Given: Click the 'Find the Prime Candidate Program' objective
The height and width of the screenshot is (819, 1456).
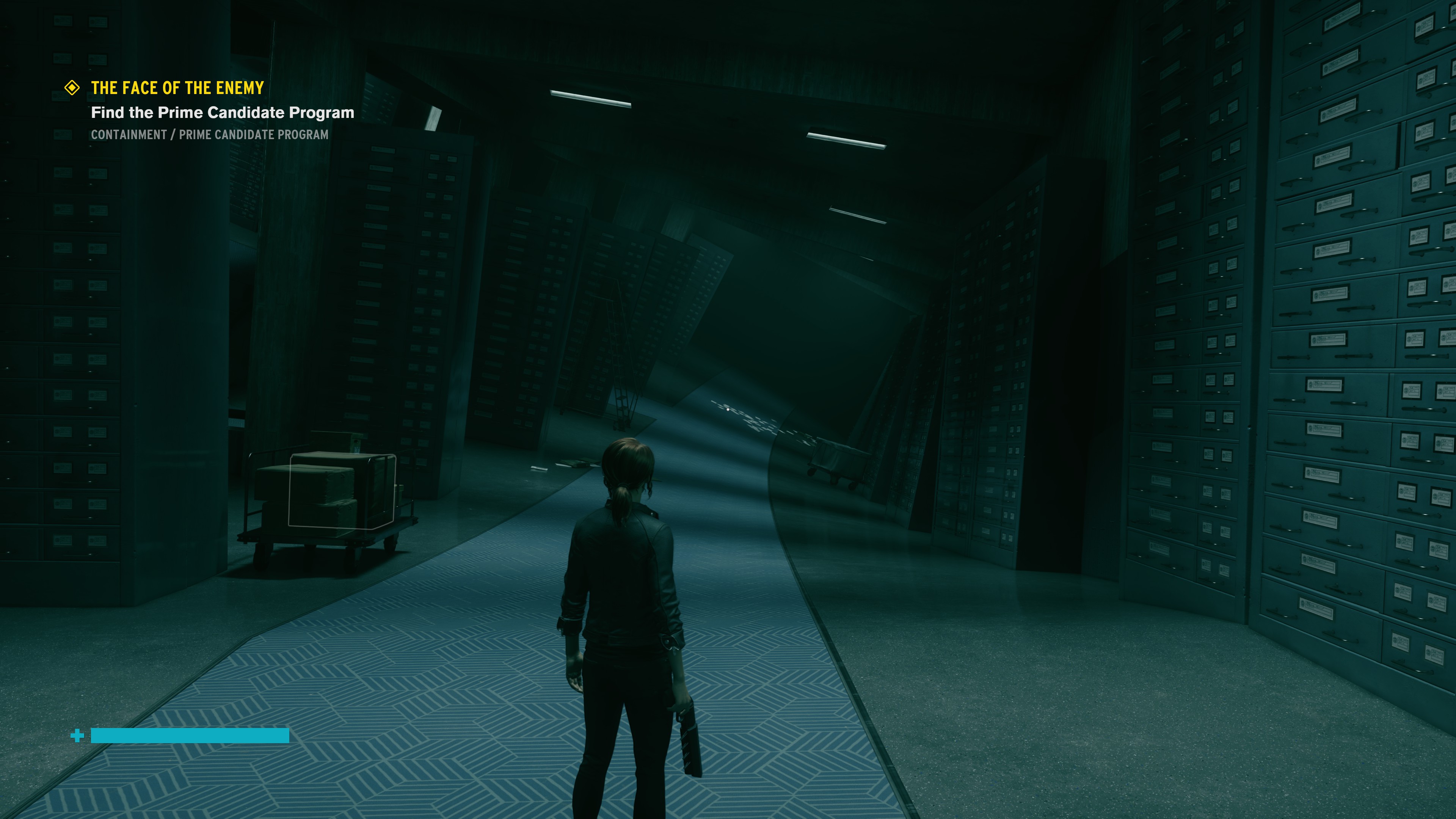Looking at the screenshot, I should click(223, 113).
